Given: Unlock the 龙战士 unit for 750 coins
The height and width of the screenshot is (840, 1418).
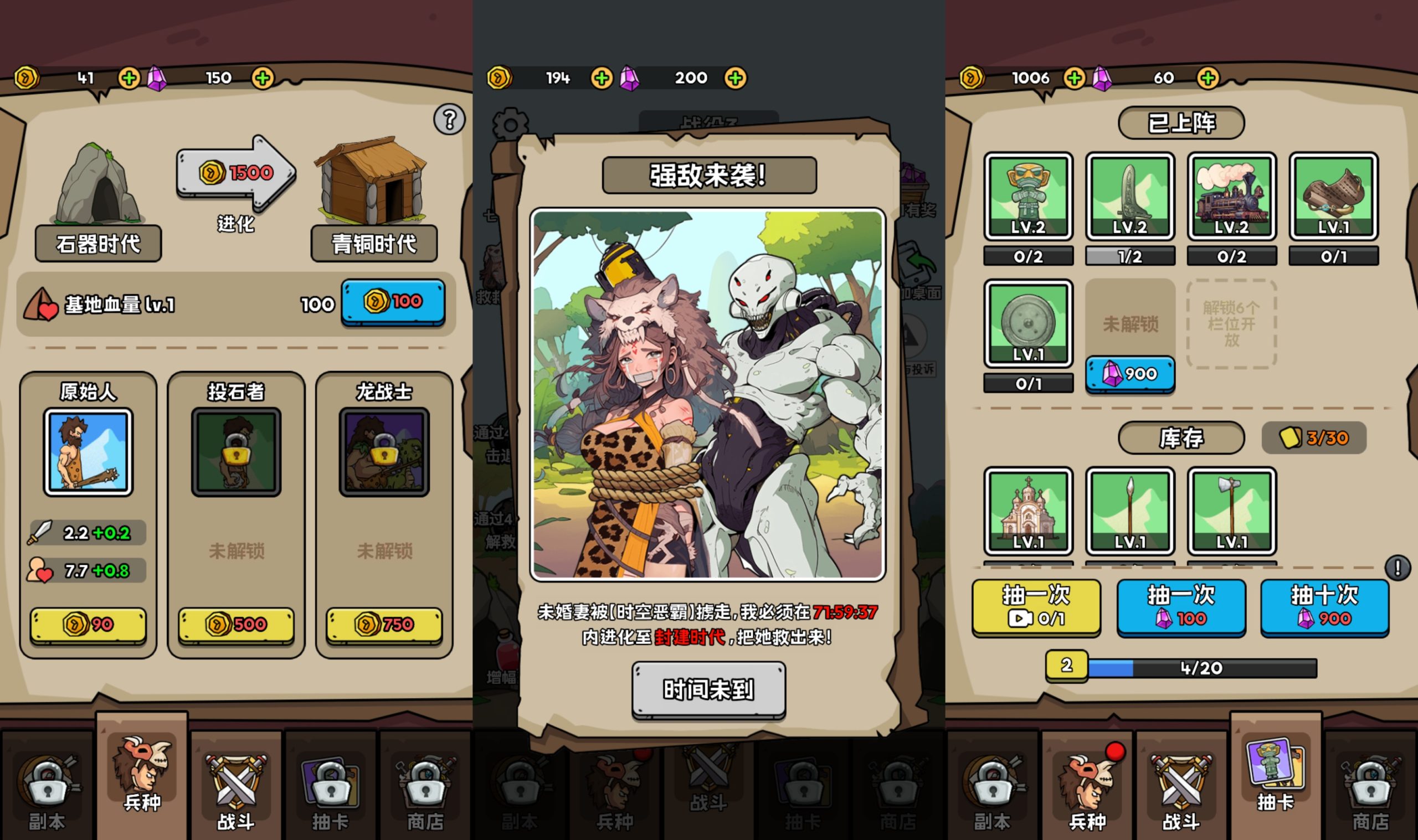Looking at the screenshot, I should click(x=384, y=625).
